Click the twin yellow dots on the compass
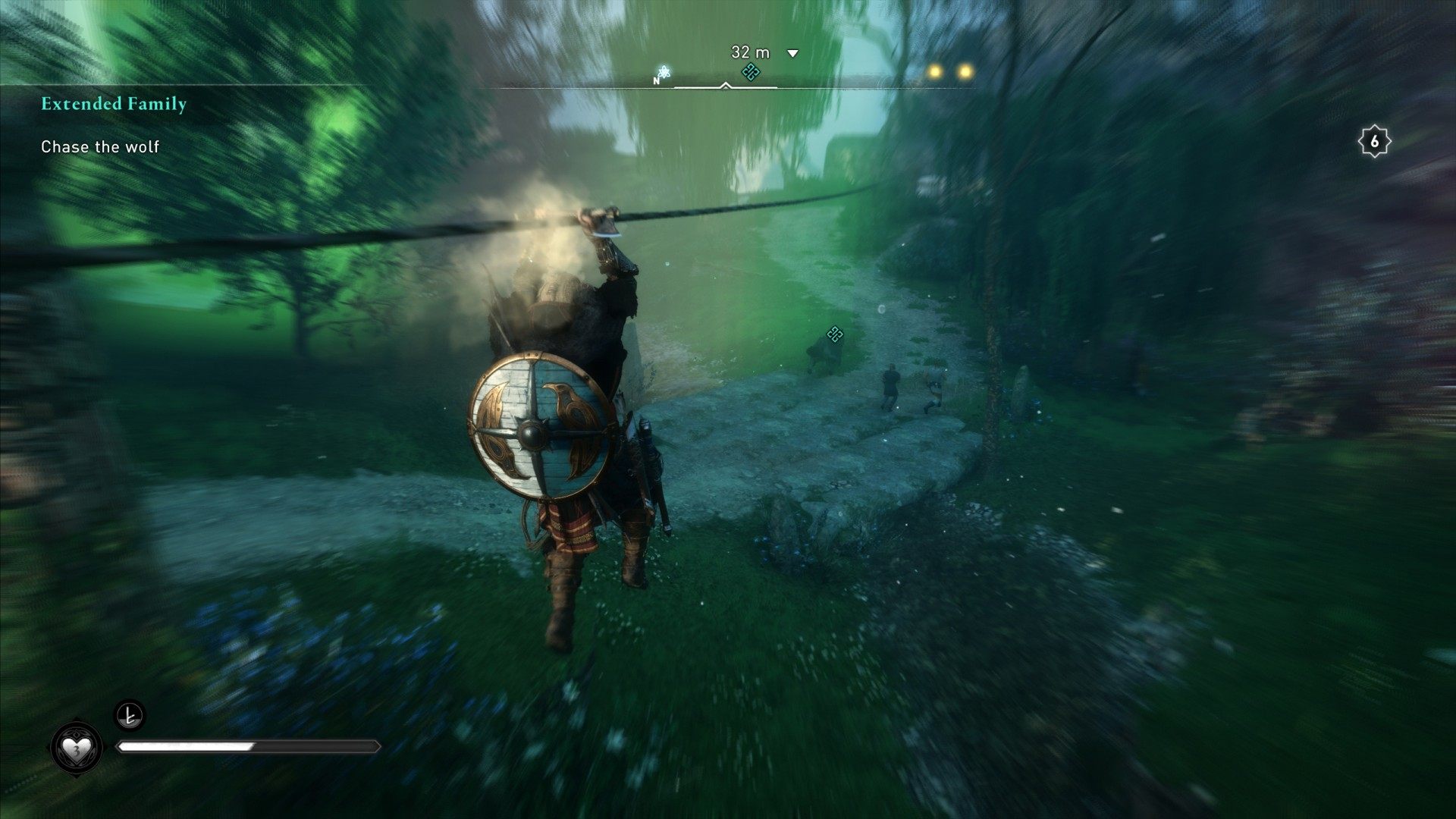This screenshot has width=1456, height=819. click(x=949, y=72)
